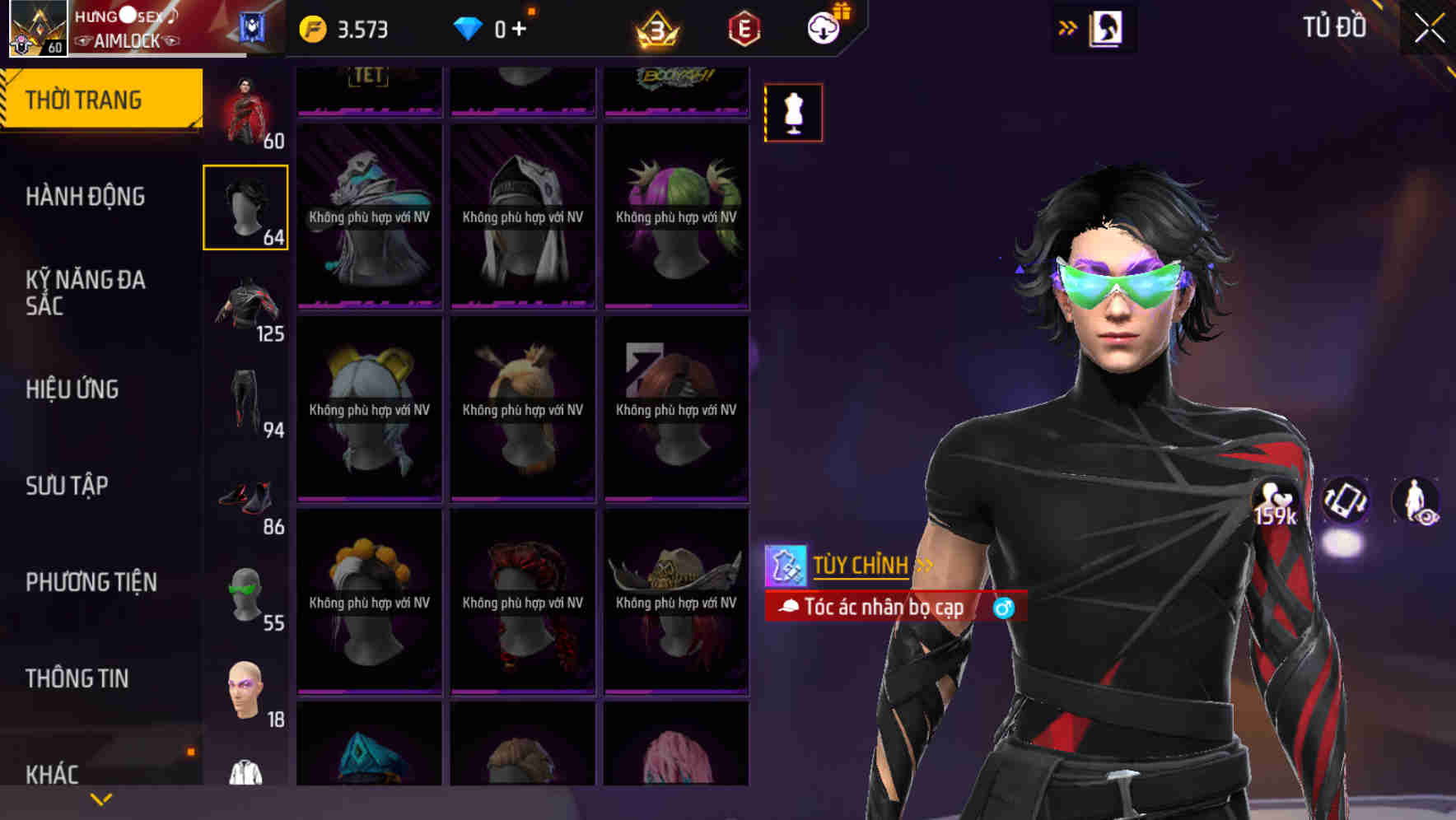The image size is (1456, 820).
Task: Collapse panel using the top double-arrow chevron
Action: (1068, 26)
